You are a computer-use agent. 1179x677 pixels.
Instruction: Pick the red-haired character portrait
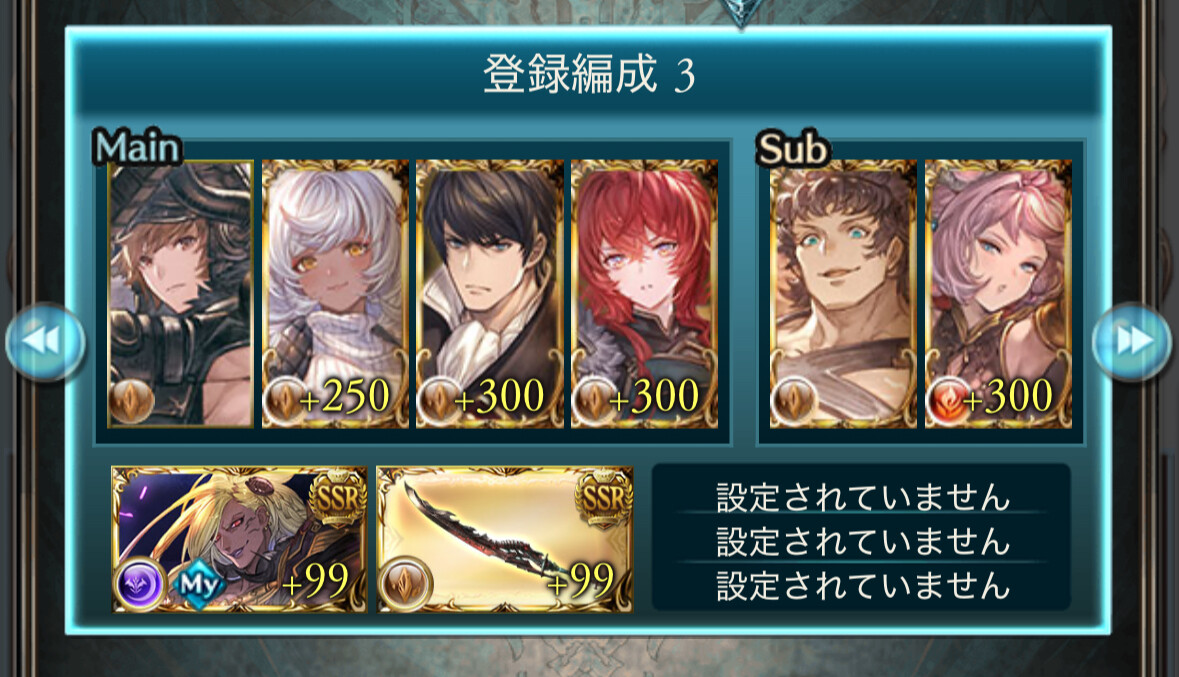643,294
